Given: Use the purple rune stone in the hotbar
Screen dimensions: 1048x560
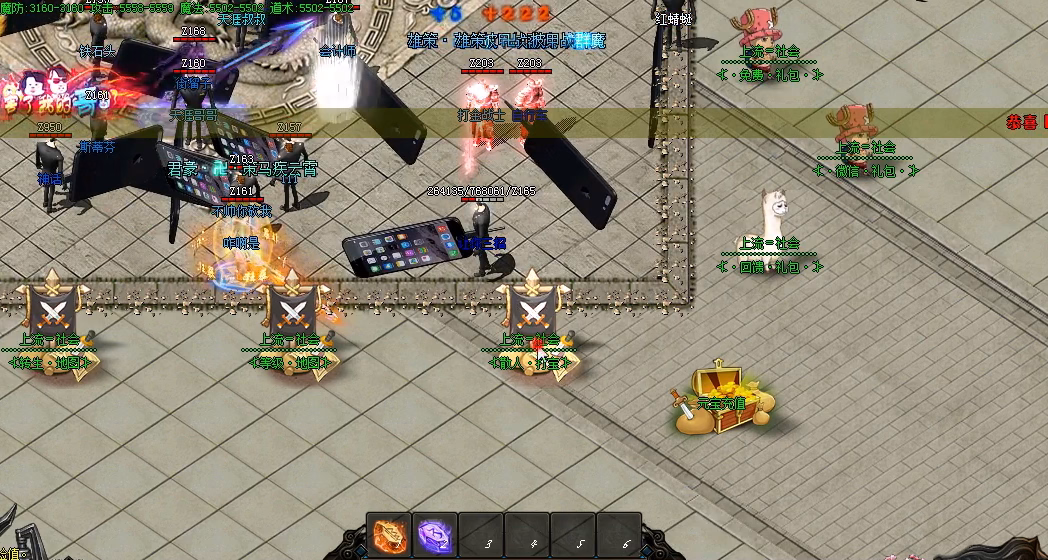Looking at the screenshot, I should (x=435, y=533).
